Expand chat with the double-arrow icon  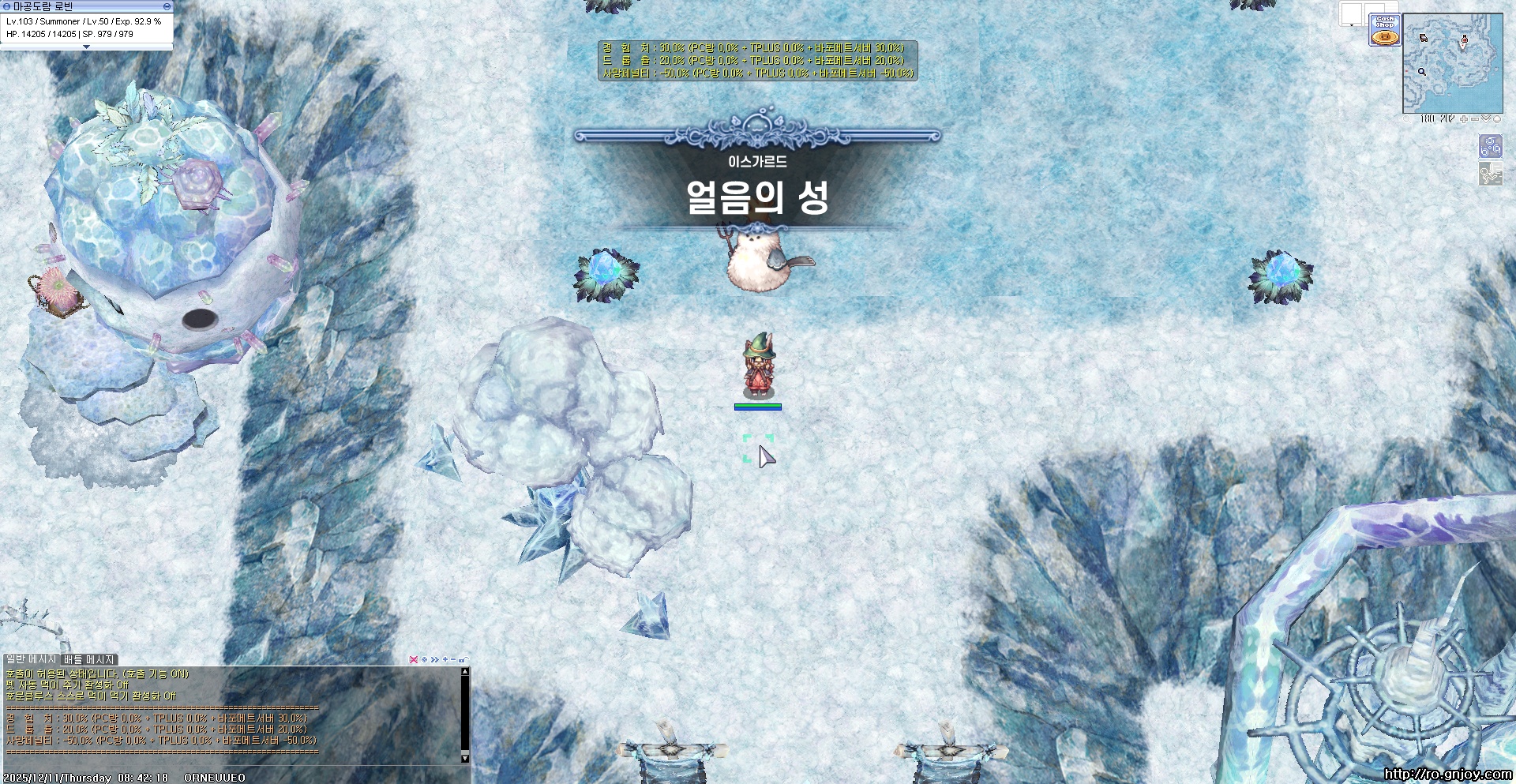[x=434, y=660]
